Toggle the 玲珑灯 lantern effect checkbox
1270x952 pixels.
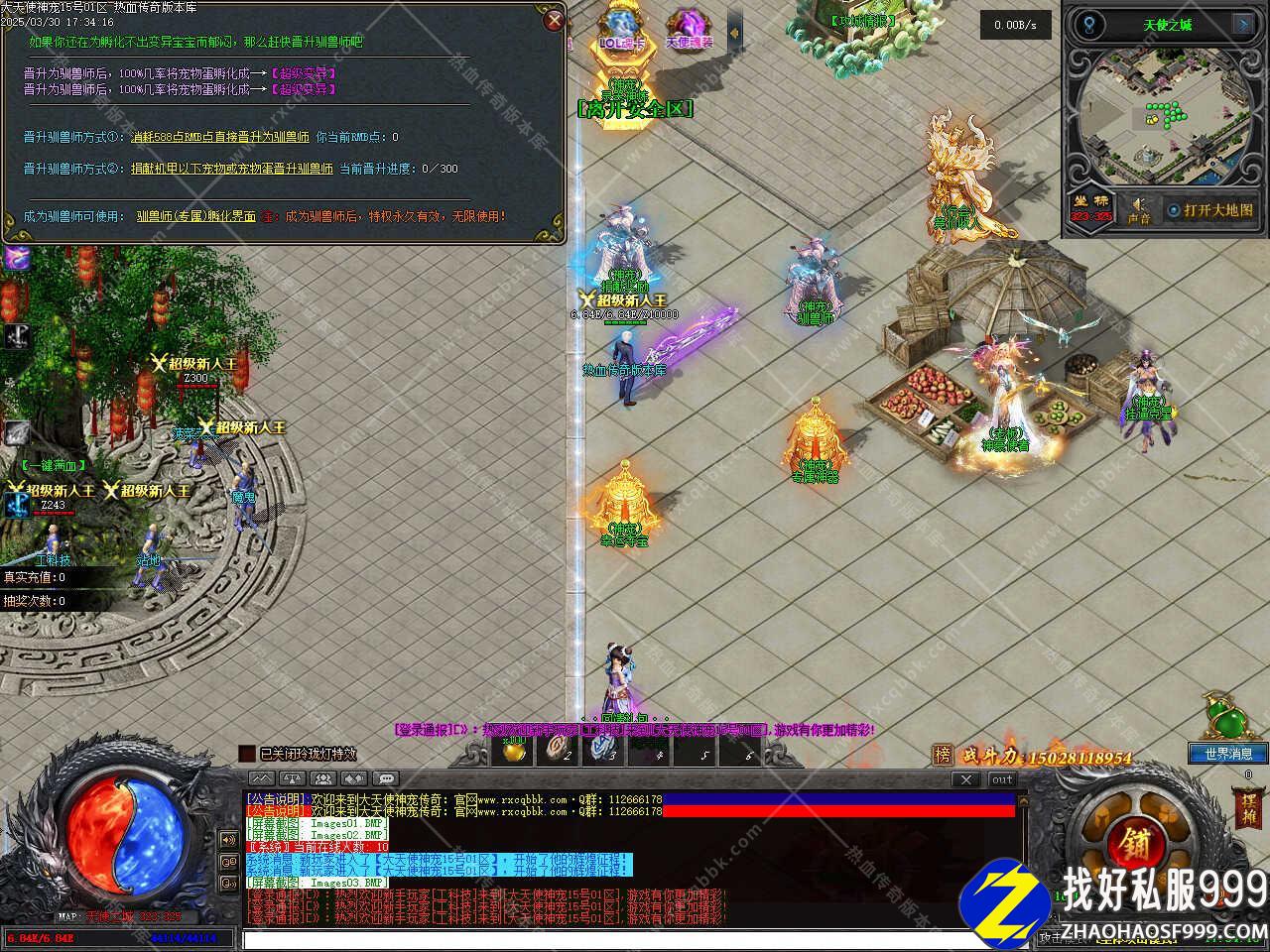pos(247,755)
